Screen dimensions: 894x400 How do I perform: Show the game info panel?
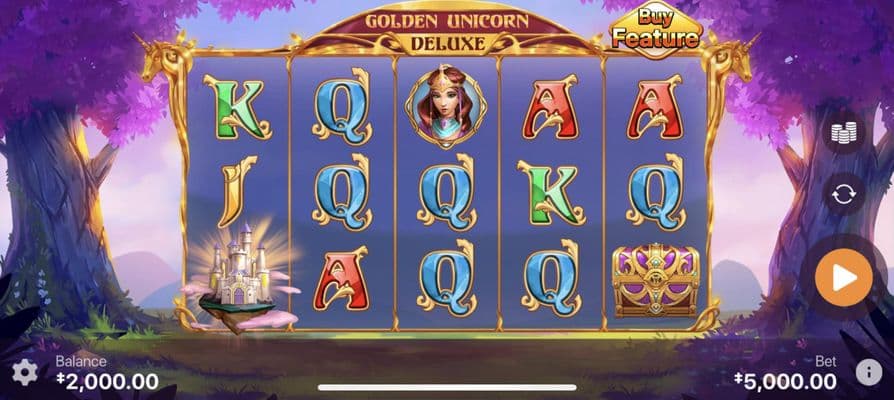click(x=868, y=373)
